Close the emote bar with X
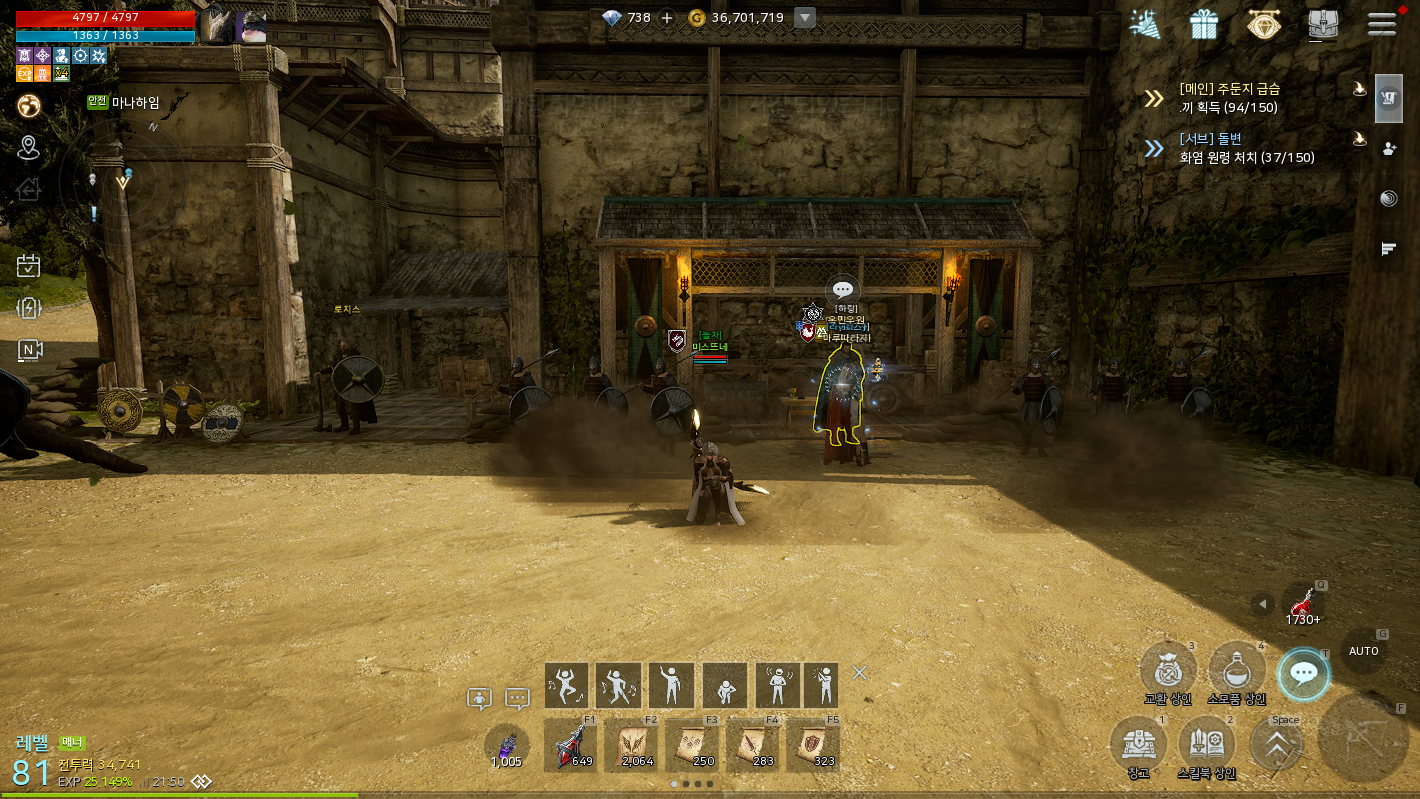This screenshot has height=799, width=1420. pyautogui.click(x=859, y=673)
